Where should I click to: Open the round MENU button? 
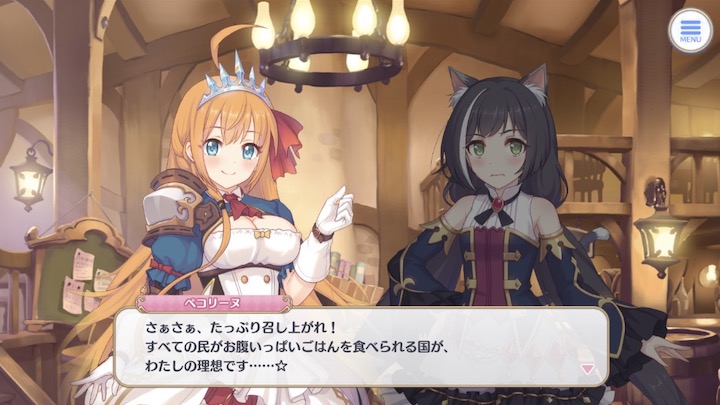[690, 31]
